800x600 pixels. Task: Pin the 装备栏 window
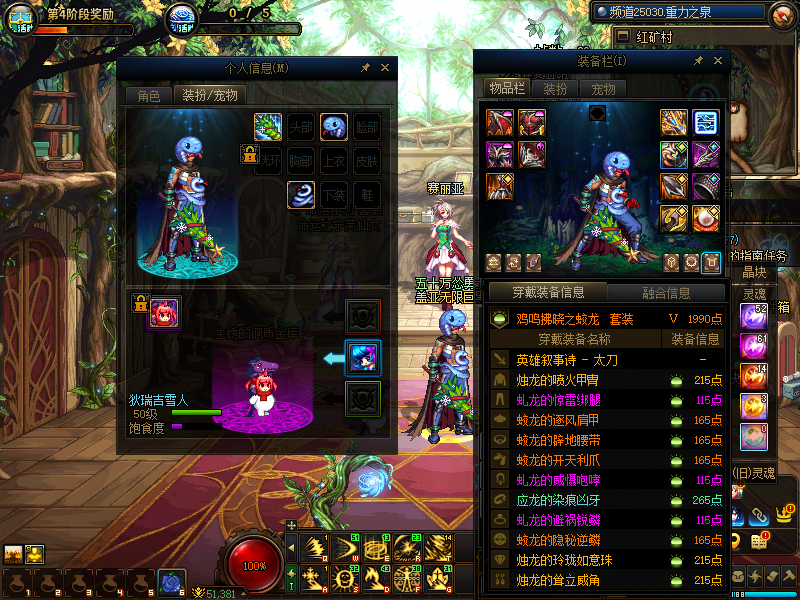point(698,61)
